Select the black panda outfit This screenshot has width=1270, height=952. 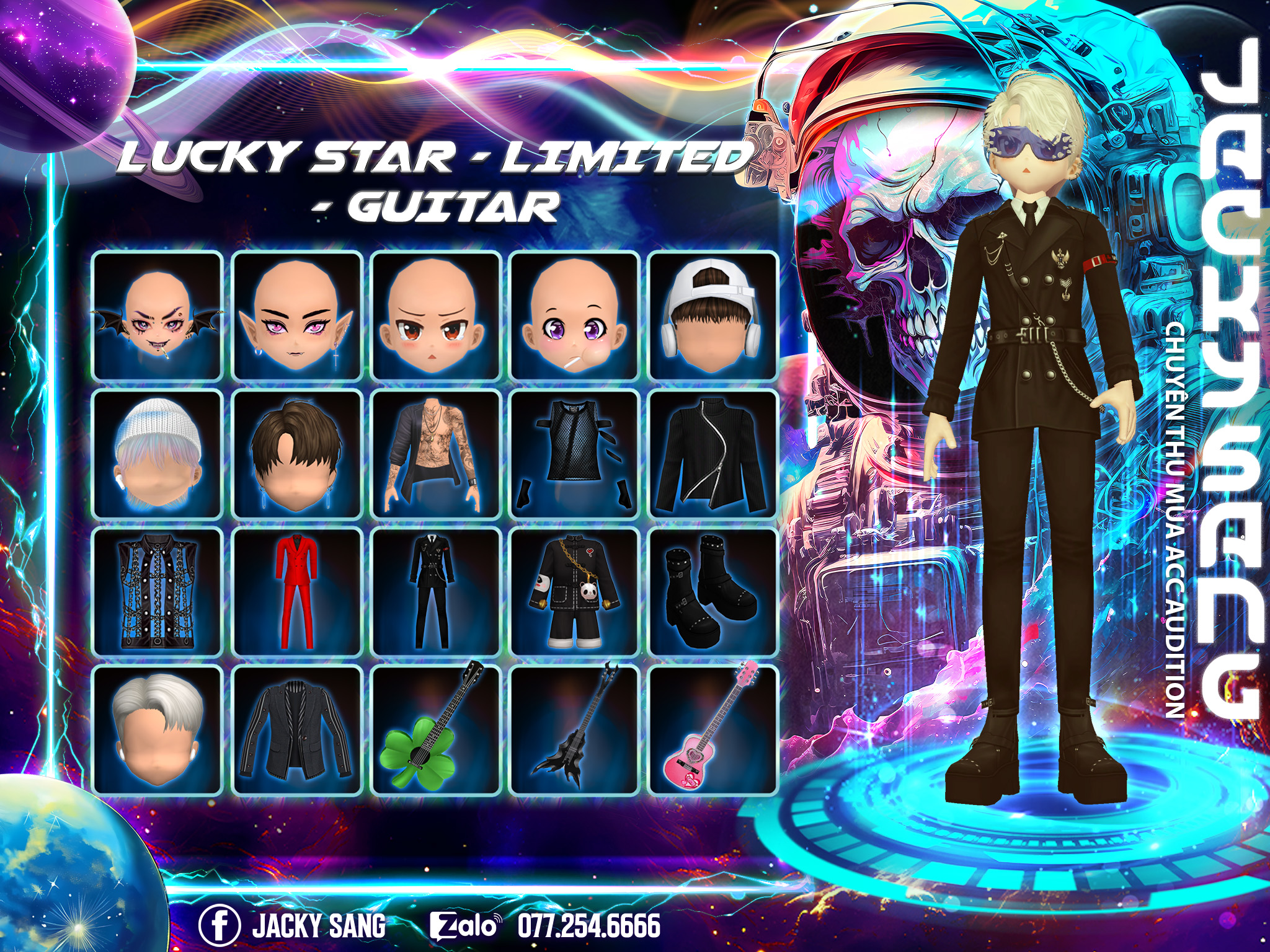[x=574, y=592]
